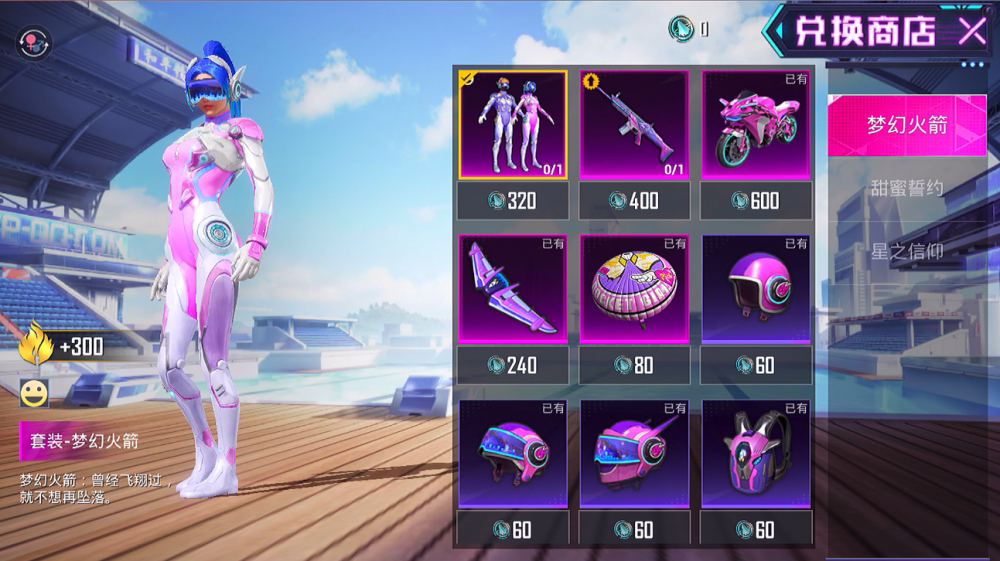This screenshot has height=561, width=1000.
Task: Select the pink bodysuit outfit set item
Action: tap(513, 125)
